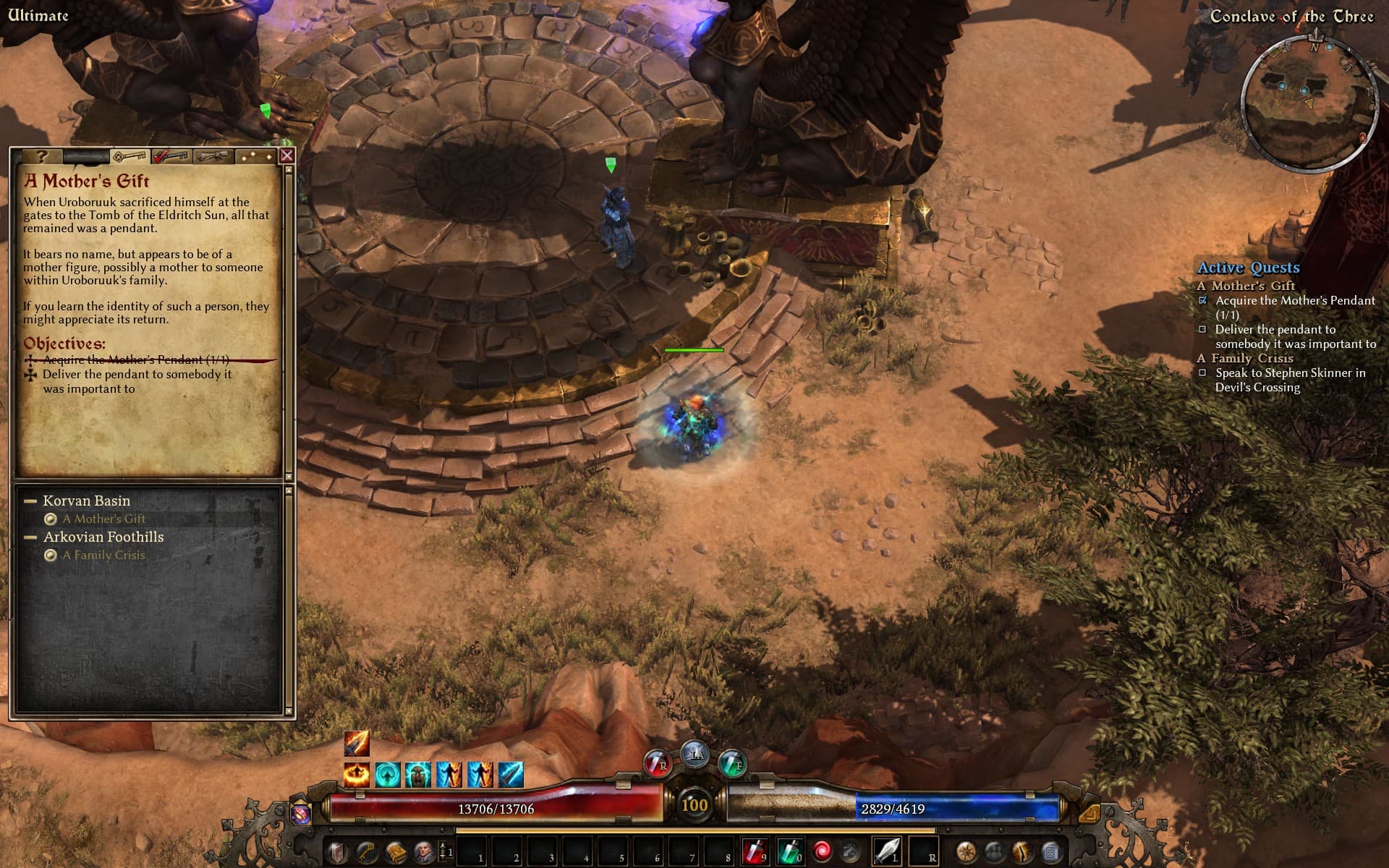Activate the red spiral rift portal icon

(822, 851)
